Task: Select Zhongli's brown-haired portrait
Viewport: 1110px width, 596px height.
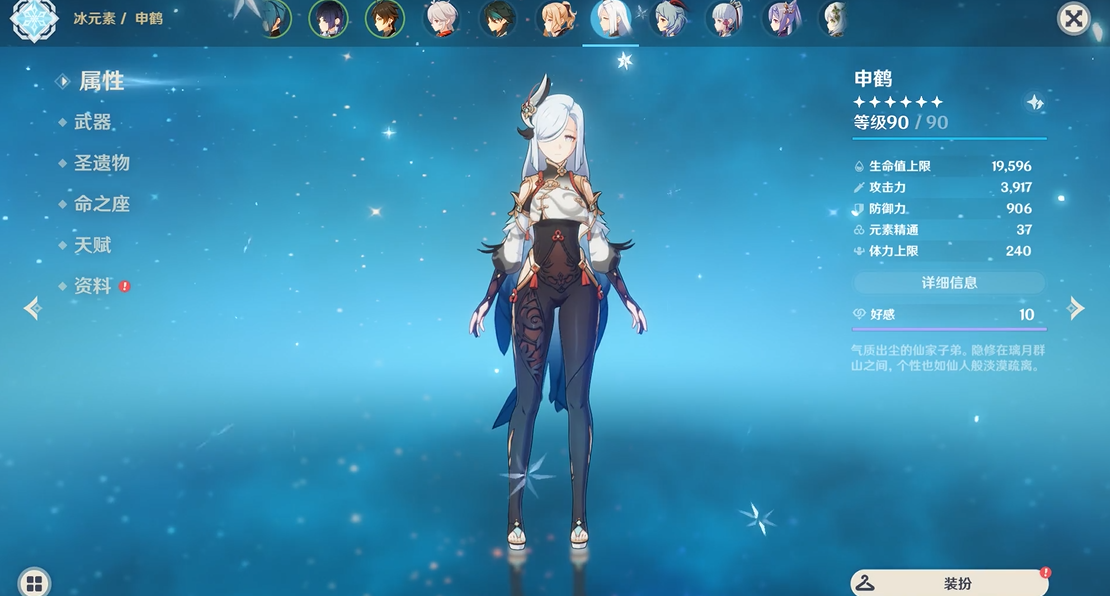Action: [385, 19]
